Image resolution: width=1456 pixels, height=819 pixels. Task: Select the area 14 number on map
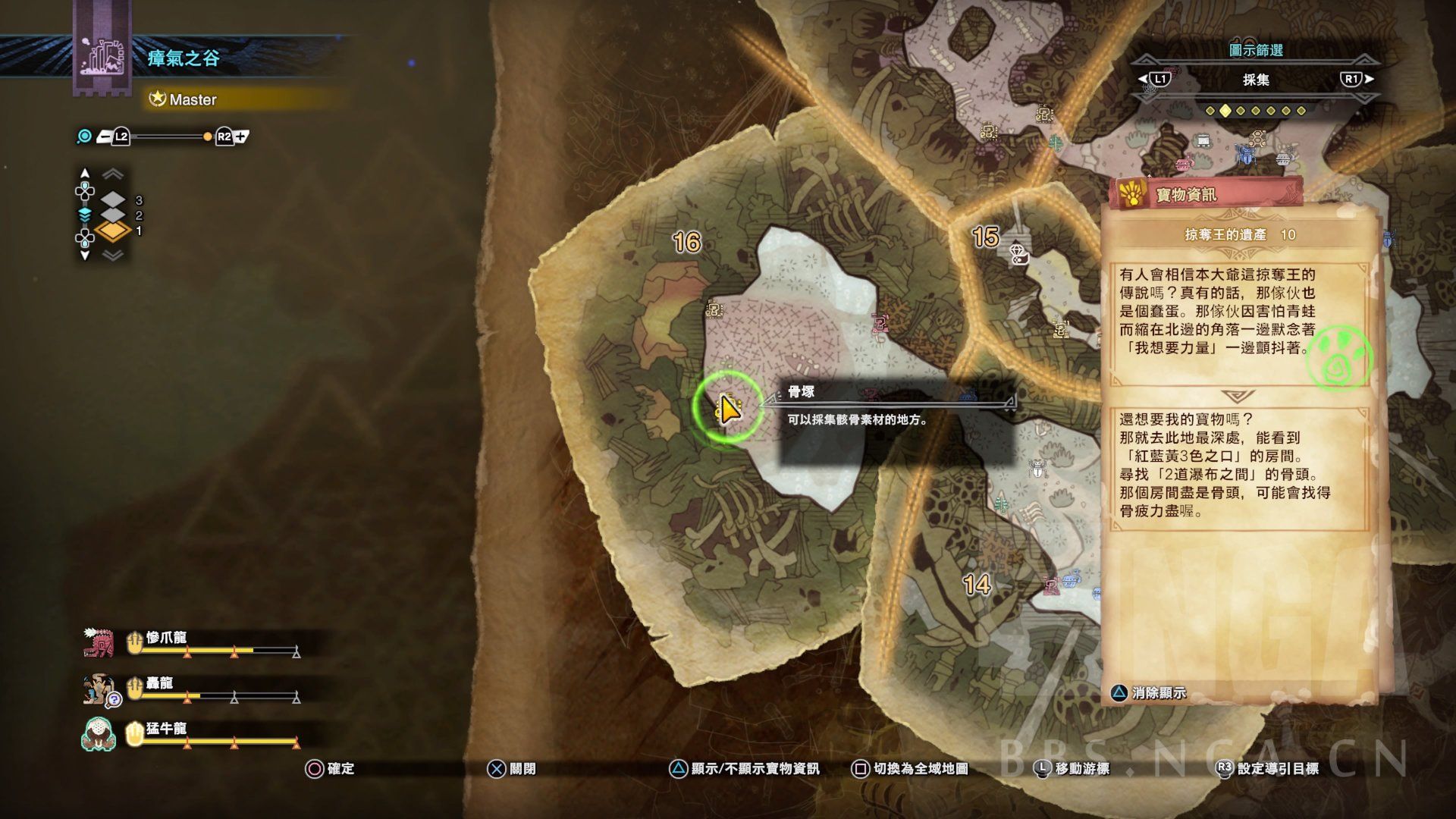(977, 585)
